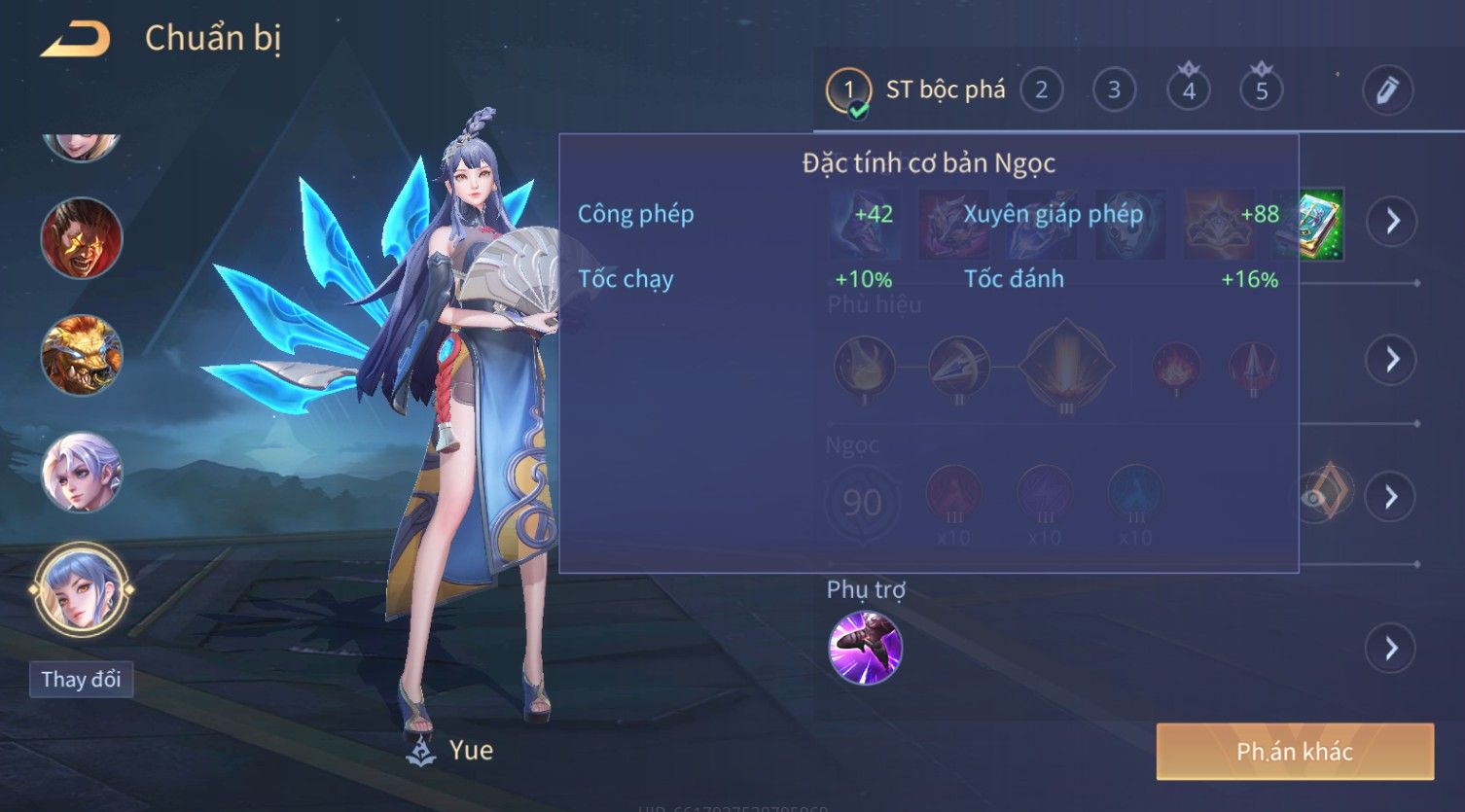Image resolution: width=1465 pixels, height=812 pixels.
Task: Edit the build name with pencil icon
Action: [1387, 90]
